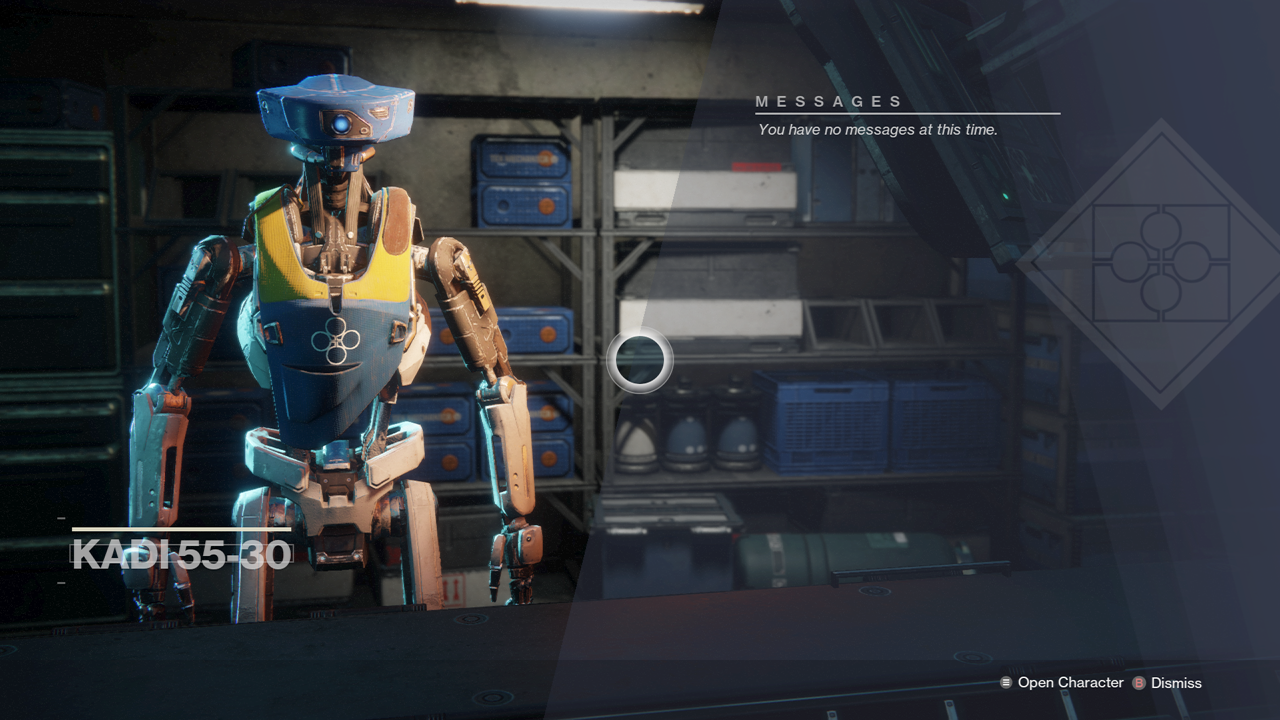Open the MESSAGES section header
1280x720 pixels.
click(830, 100)
